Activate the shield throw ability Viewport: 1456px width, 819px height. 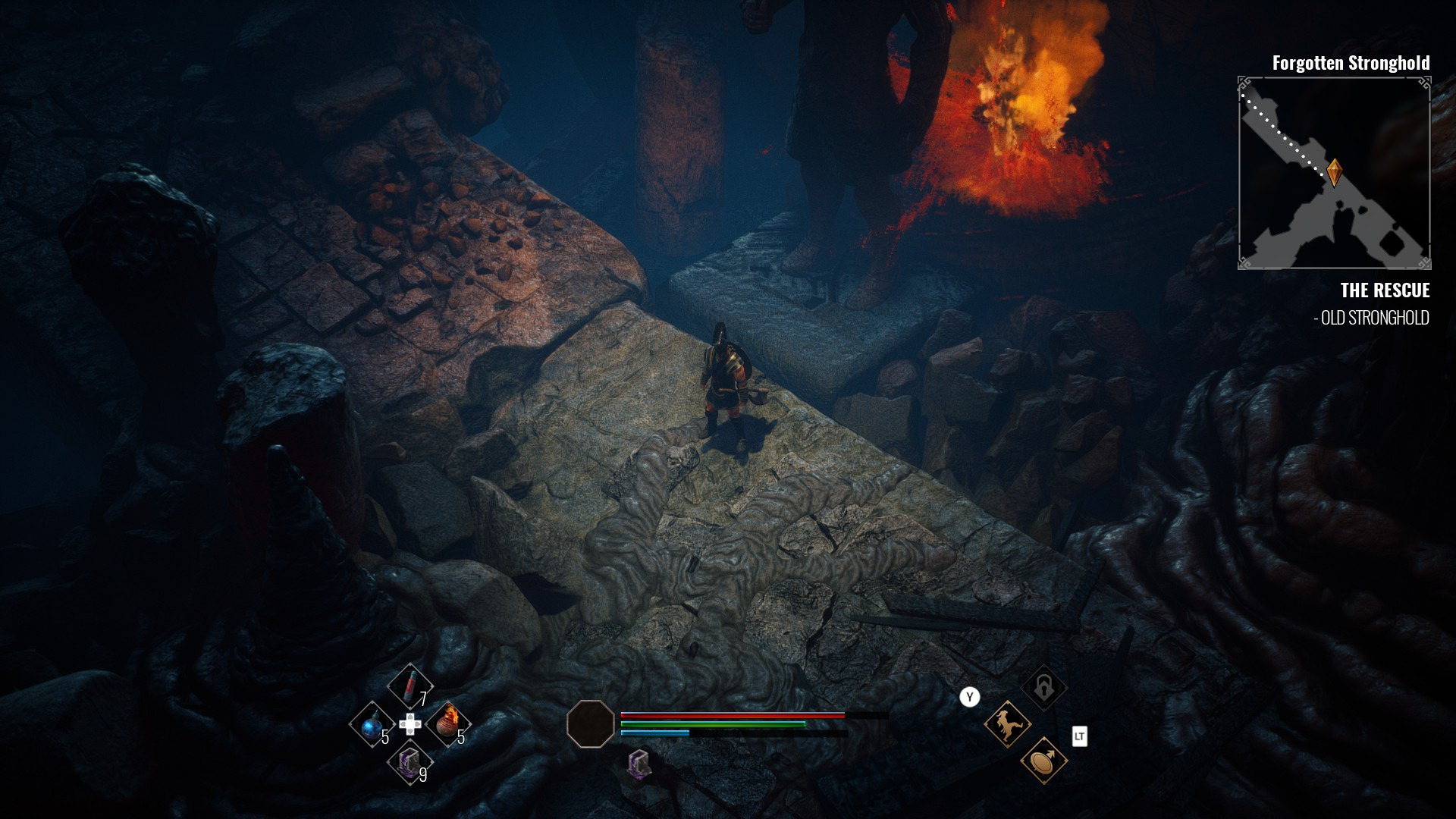pos(1043,760)
